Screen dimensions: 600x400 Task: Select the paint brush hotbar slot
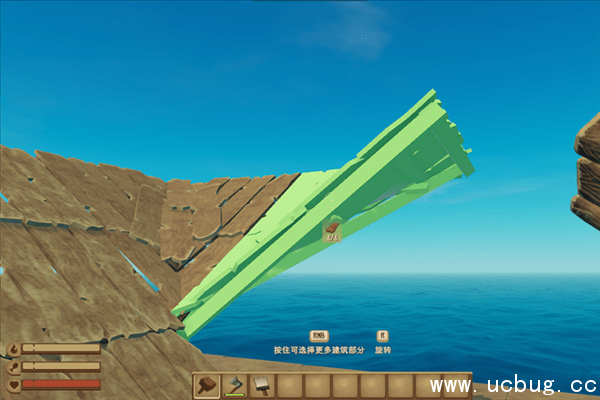coord(262,385)
